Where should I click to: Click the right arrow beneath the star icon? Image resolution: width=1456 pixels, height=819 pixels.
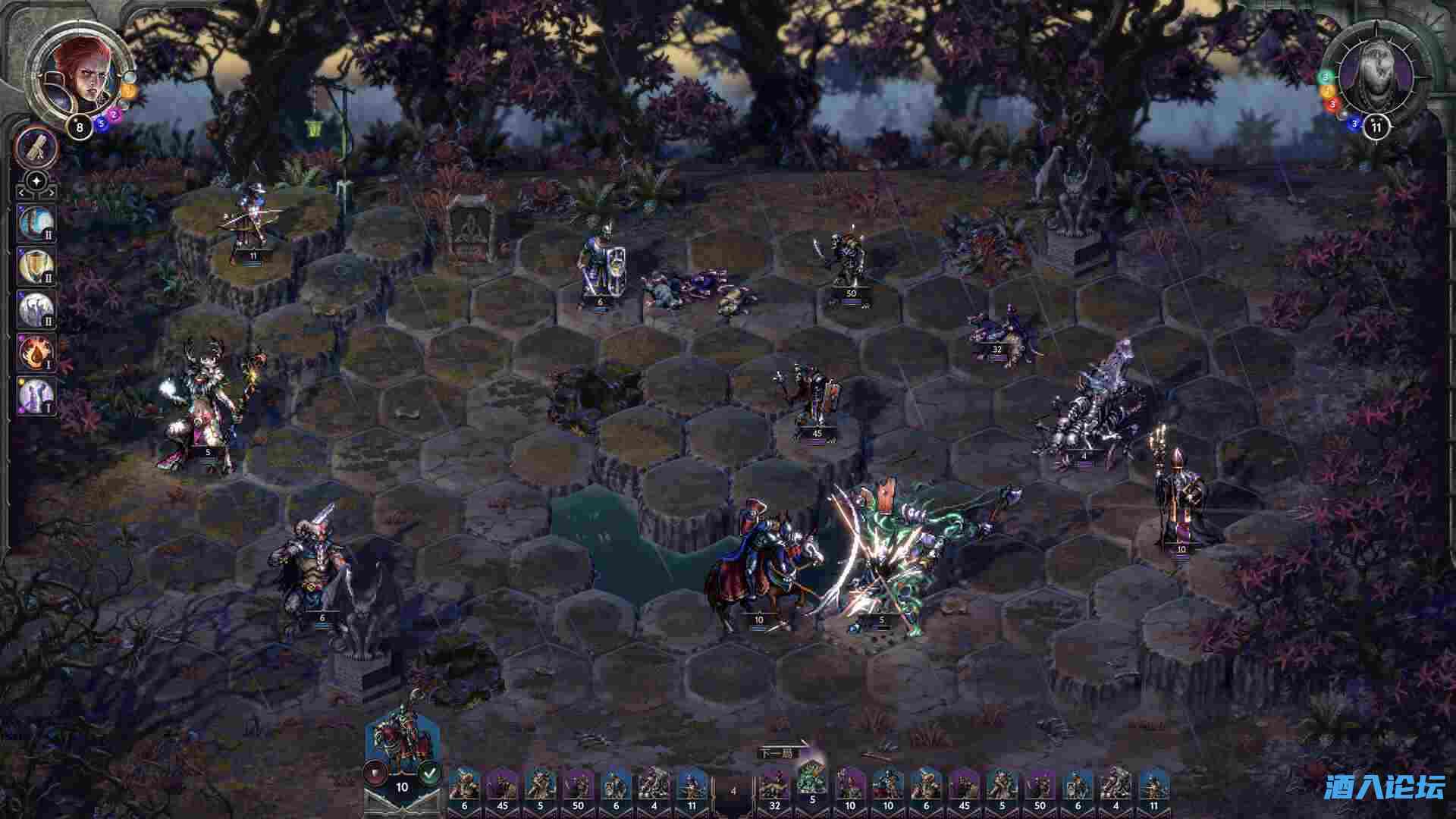tap(52, 193)
